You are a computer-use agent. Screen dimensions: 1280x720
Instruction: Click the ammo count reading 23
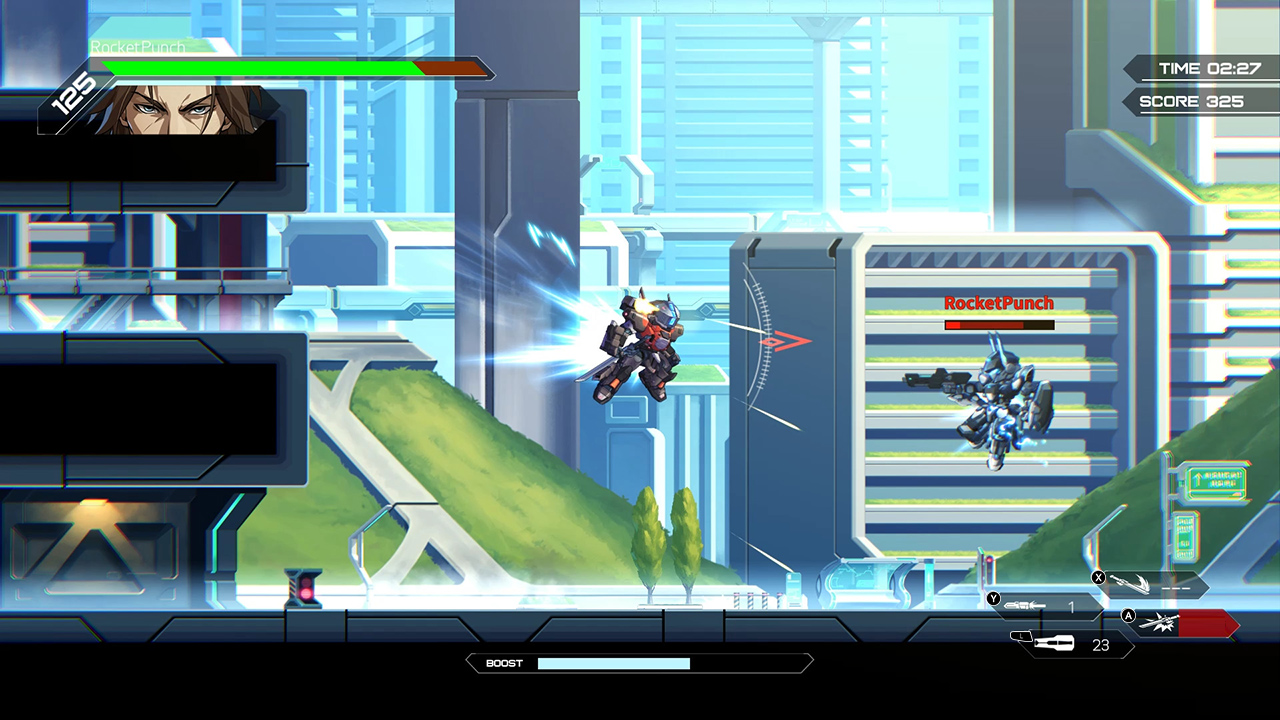tap(1100, 645)
